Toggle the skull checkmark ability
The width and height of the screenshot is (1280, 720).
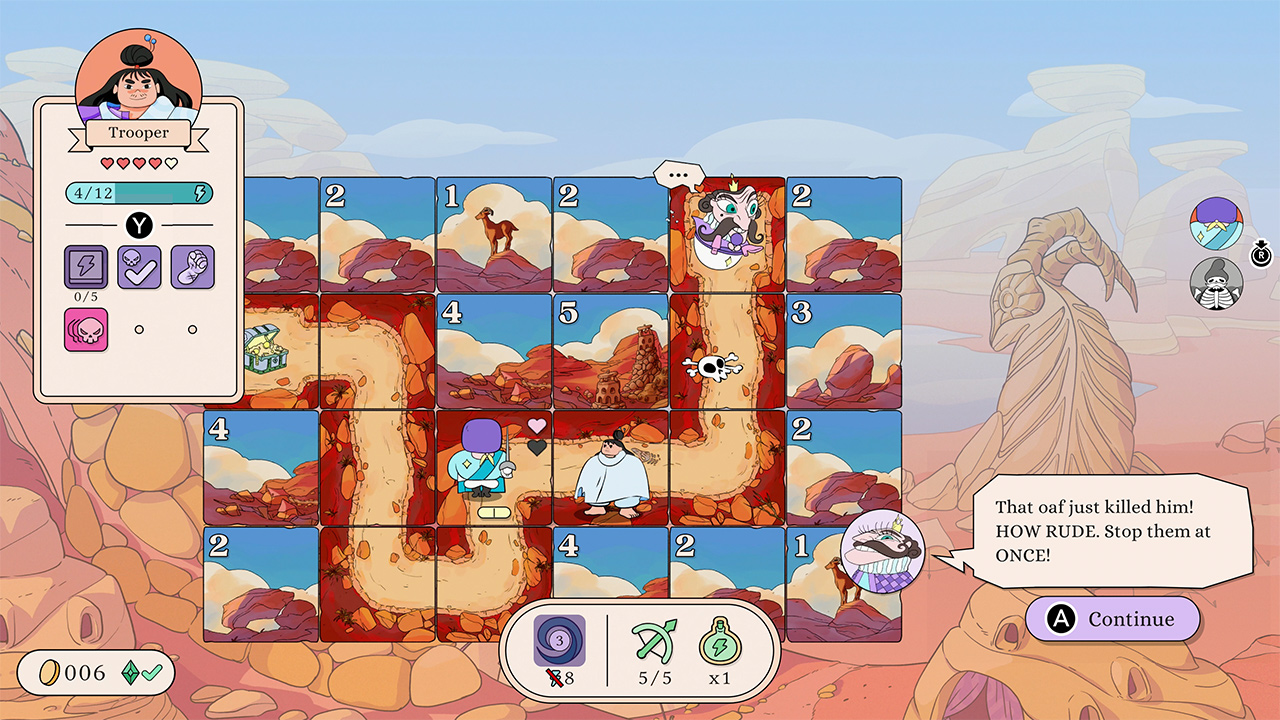point(139,268)
